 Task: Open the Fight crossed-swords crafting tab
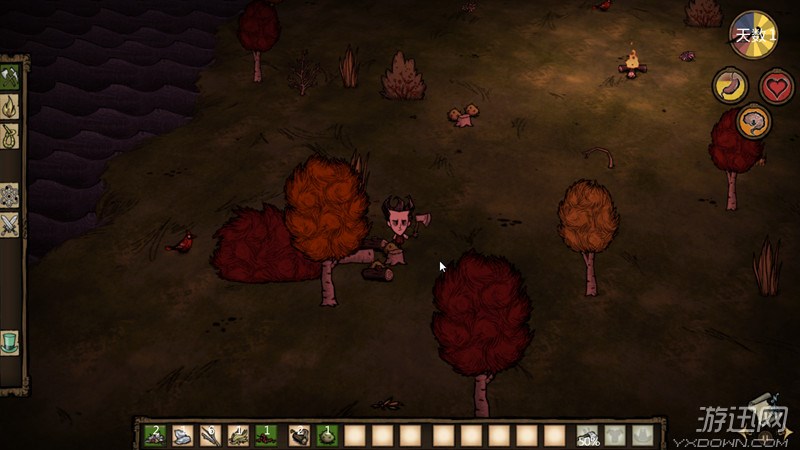pyautogui.click(x=11, y=225)
